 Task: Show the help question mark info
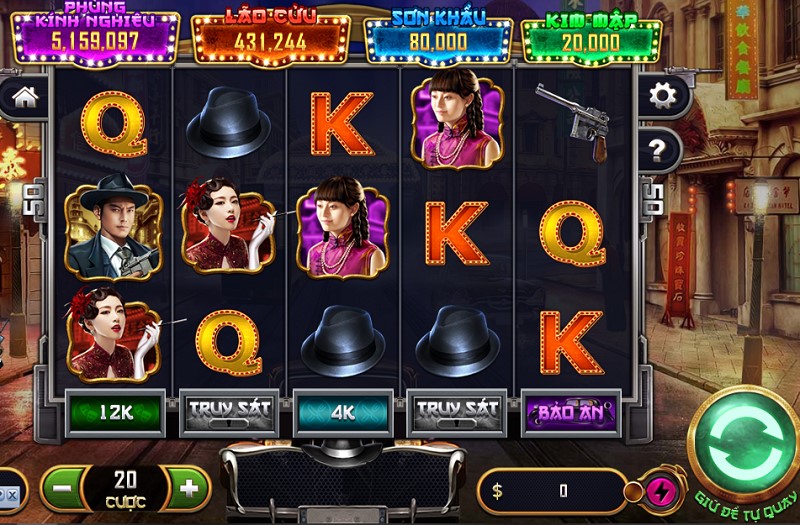pos(658,151)
